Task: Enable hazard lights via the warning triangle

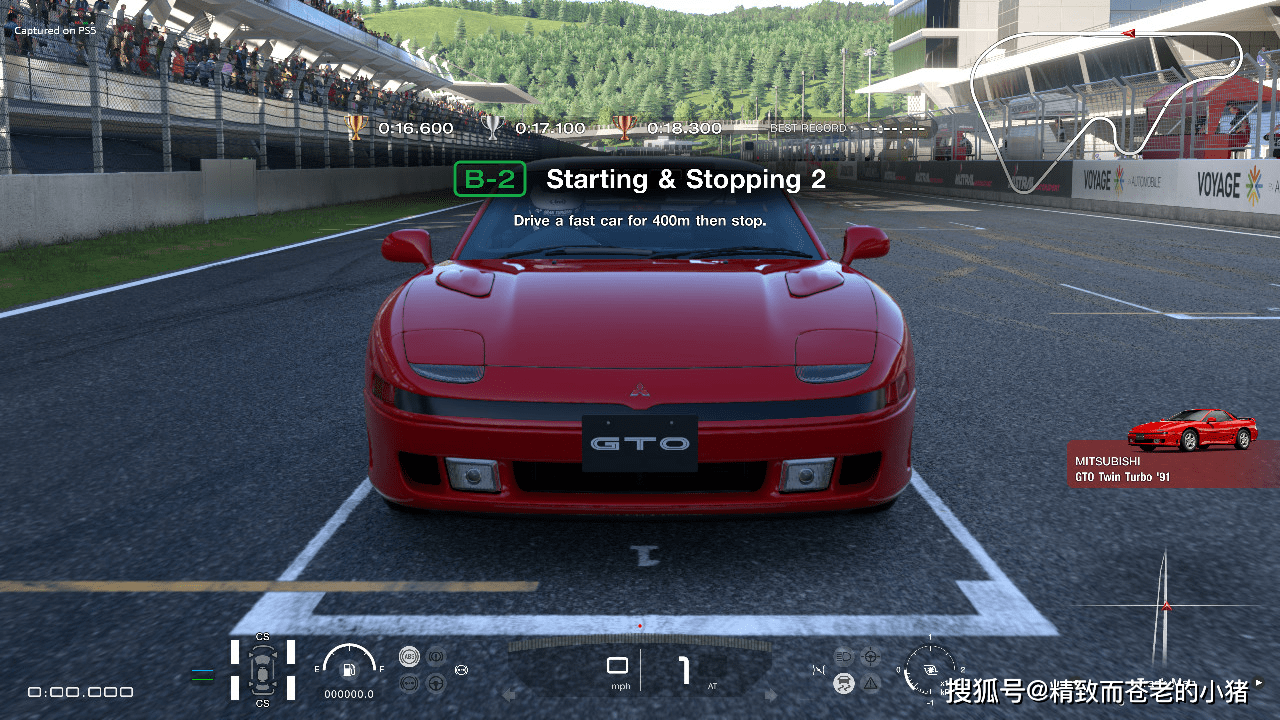Action: [x=871, y=683]
